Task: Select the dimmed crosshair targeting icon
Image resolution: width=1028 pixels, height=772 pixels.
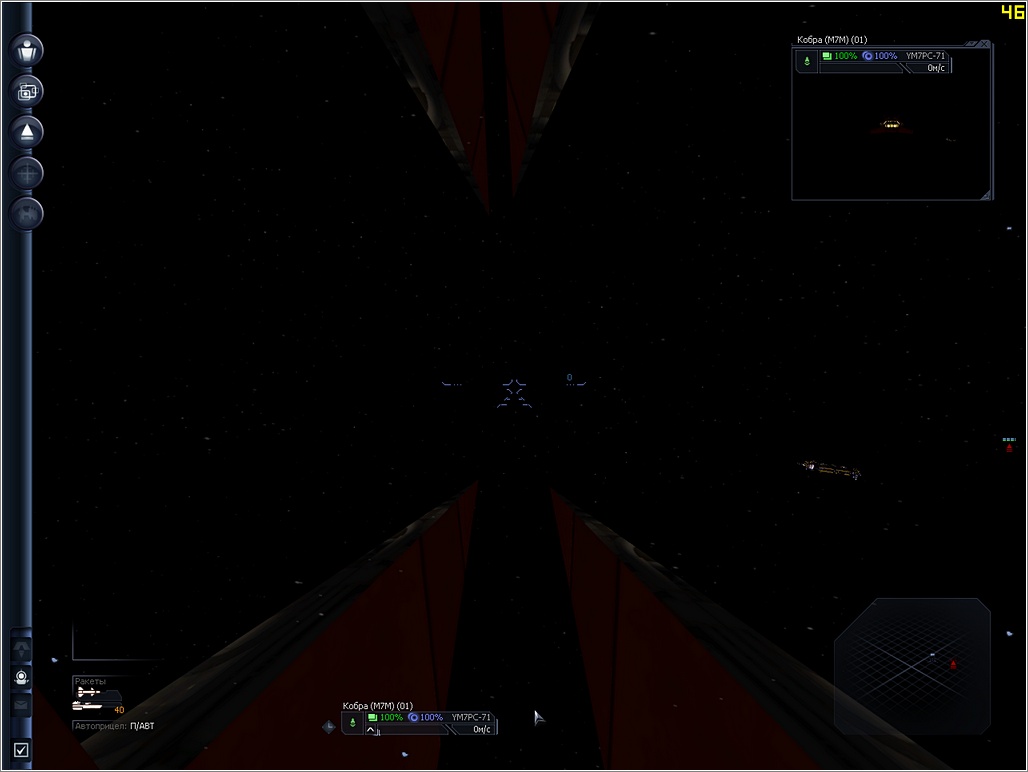Action: click(27, 172)
